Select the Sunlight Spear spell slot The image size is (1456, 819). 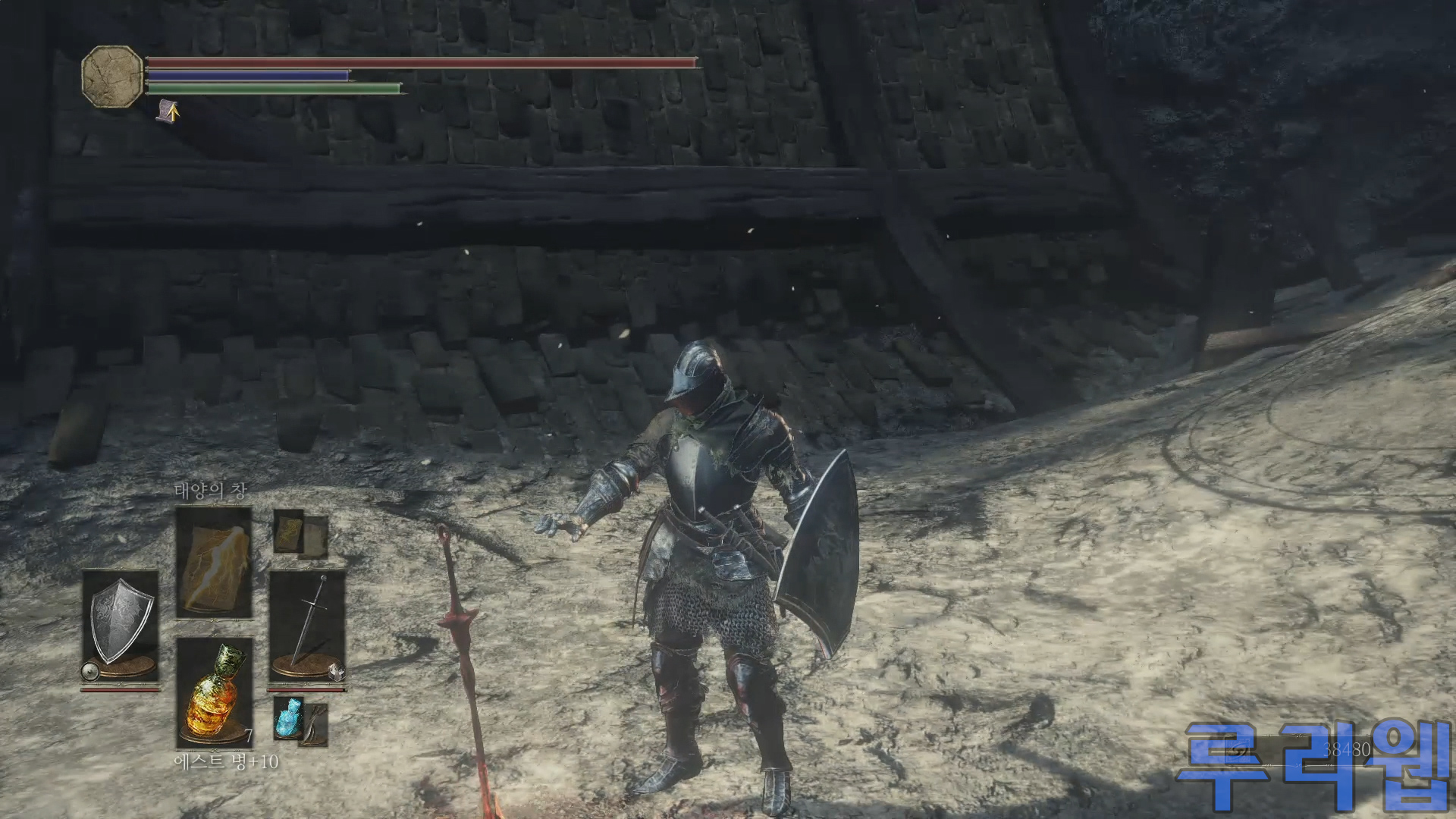click(x=214, y=562)
